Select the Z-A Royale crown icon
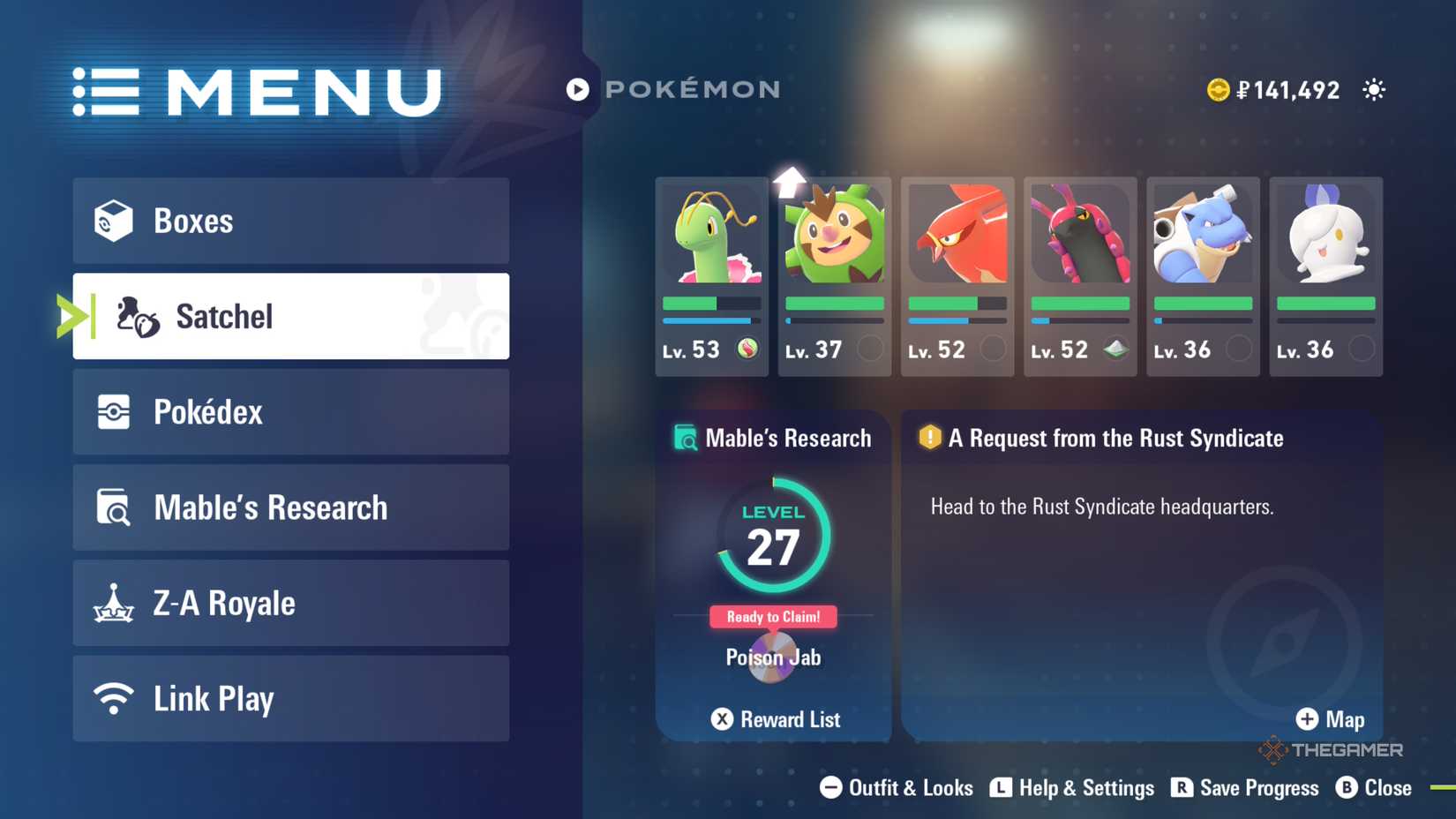Viewport: 1456px width, 819px height. click(x=116, y=603)
